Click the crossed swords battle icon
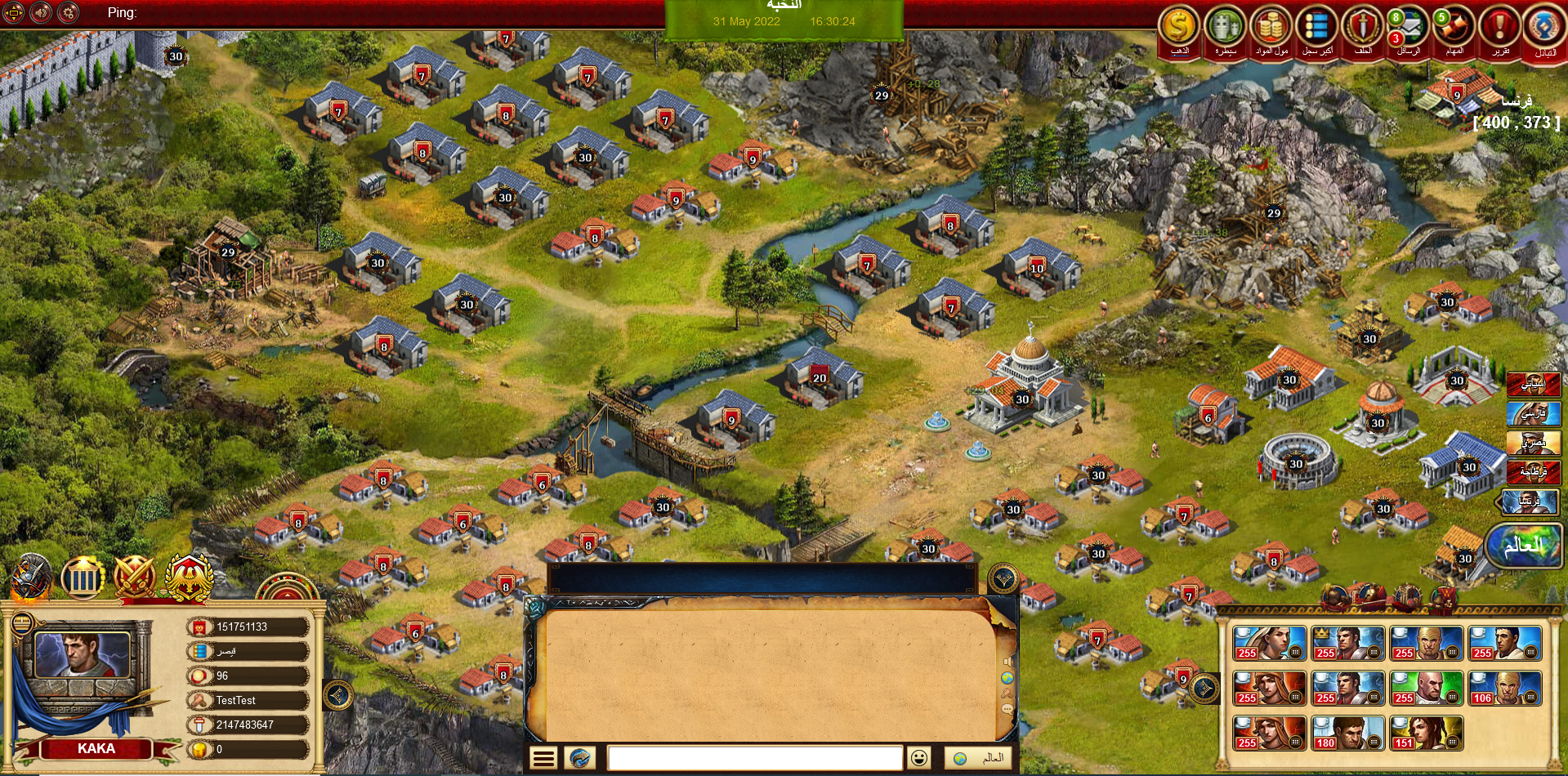 [x=135, y=577]
